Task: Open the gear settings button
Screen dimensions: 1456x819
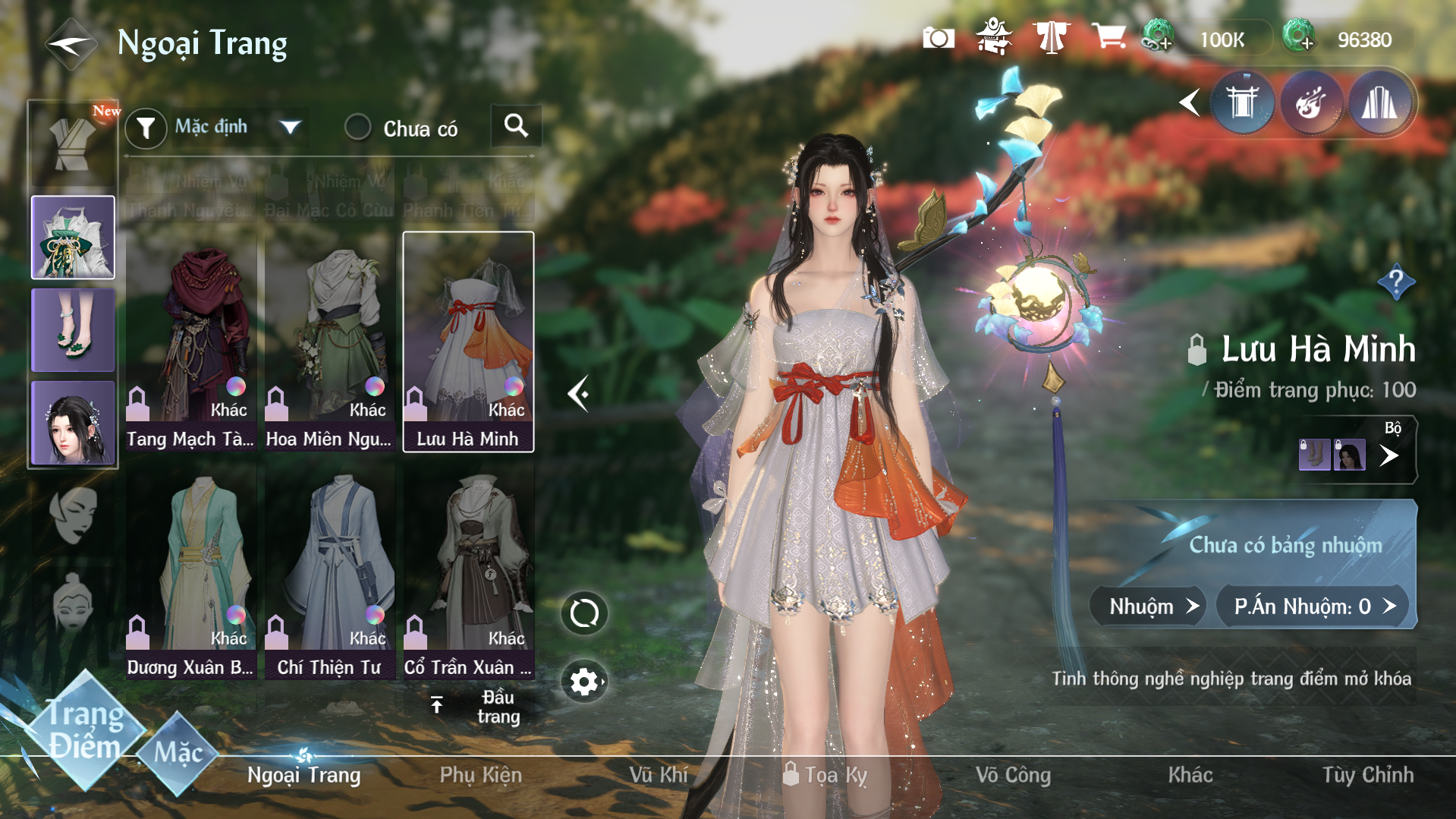Action: click(x=583, y=682)
